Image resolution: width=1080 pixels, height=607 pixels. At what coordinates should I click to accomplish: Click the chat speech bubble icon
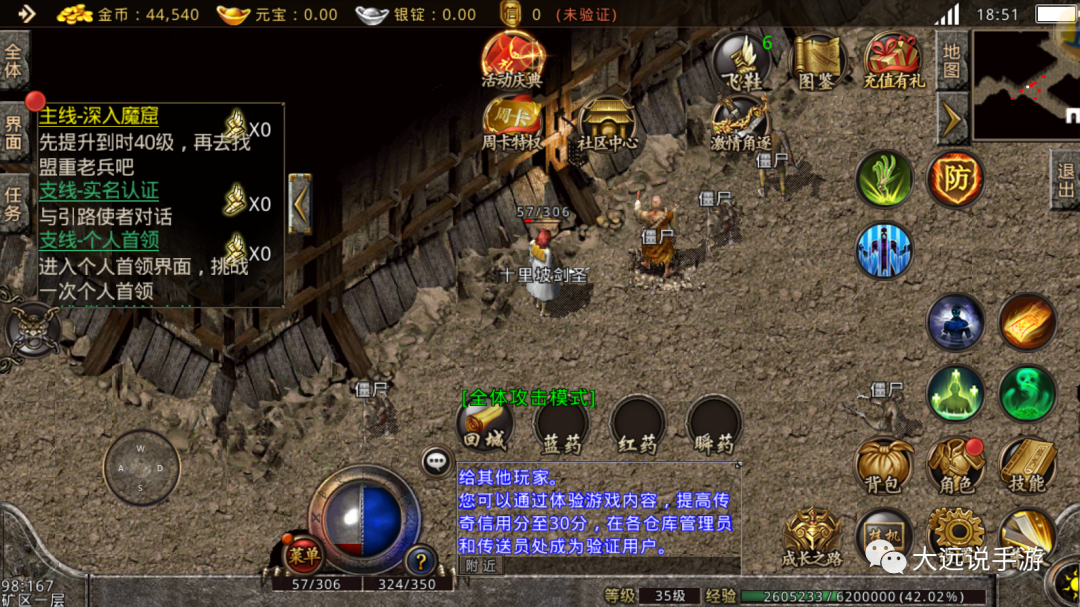(436, 461)
